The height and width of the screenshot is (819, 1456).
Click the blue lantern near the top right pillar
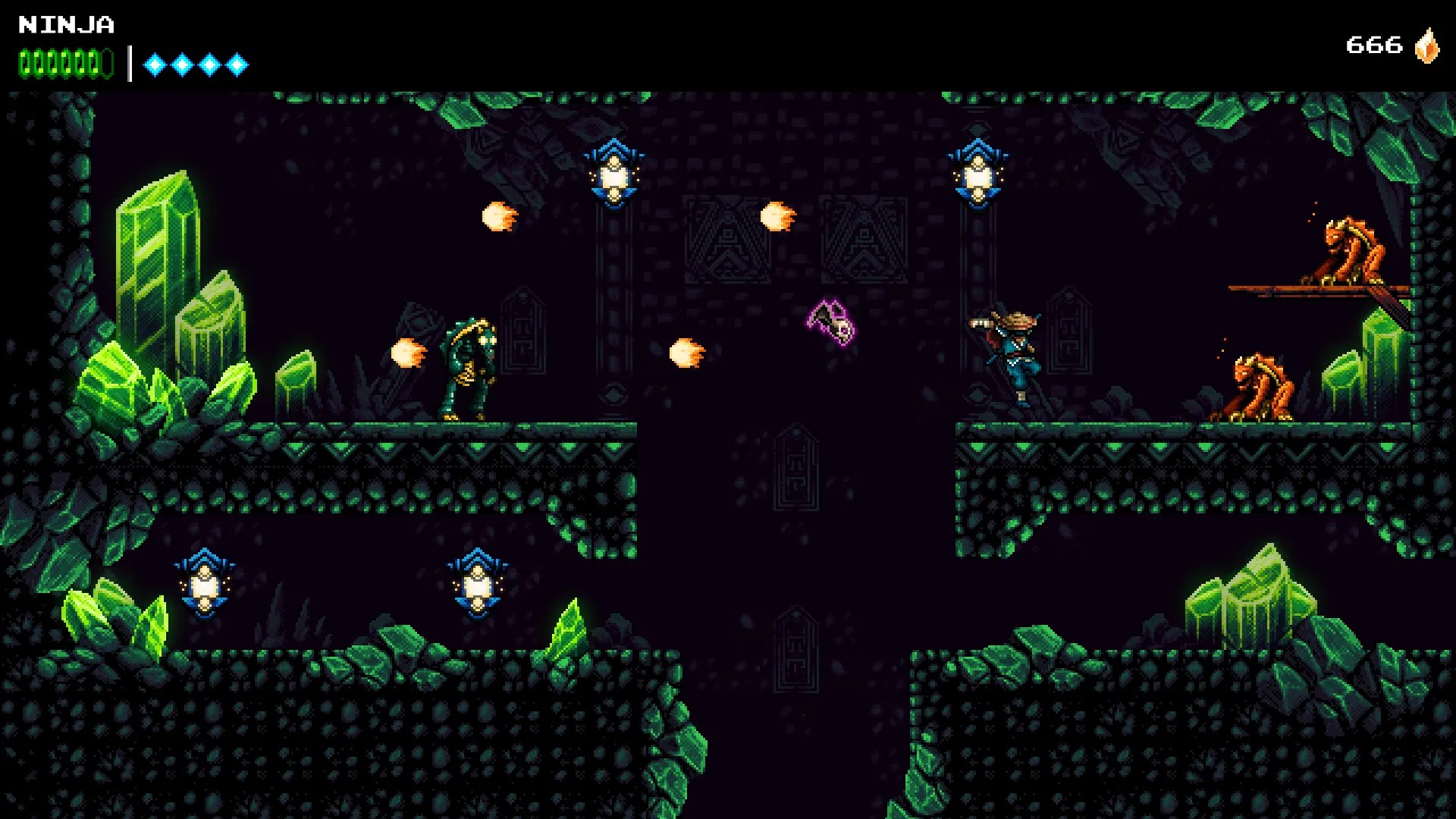pos(978,174)
